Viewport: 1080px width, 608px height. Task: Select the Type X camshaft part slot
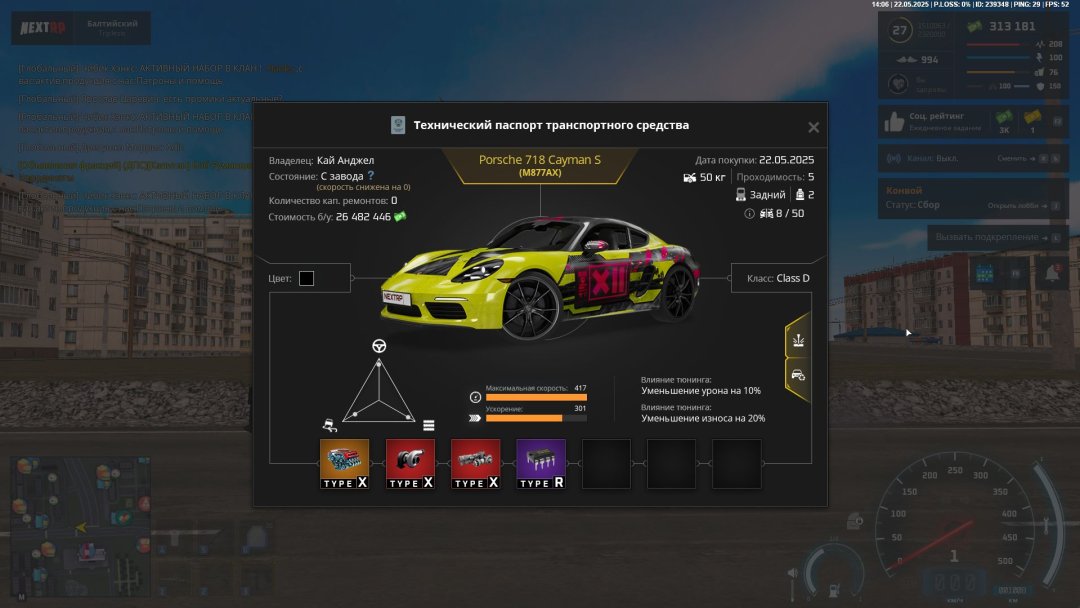coord(475,464)
